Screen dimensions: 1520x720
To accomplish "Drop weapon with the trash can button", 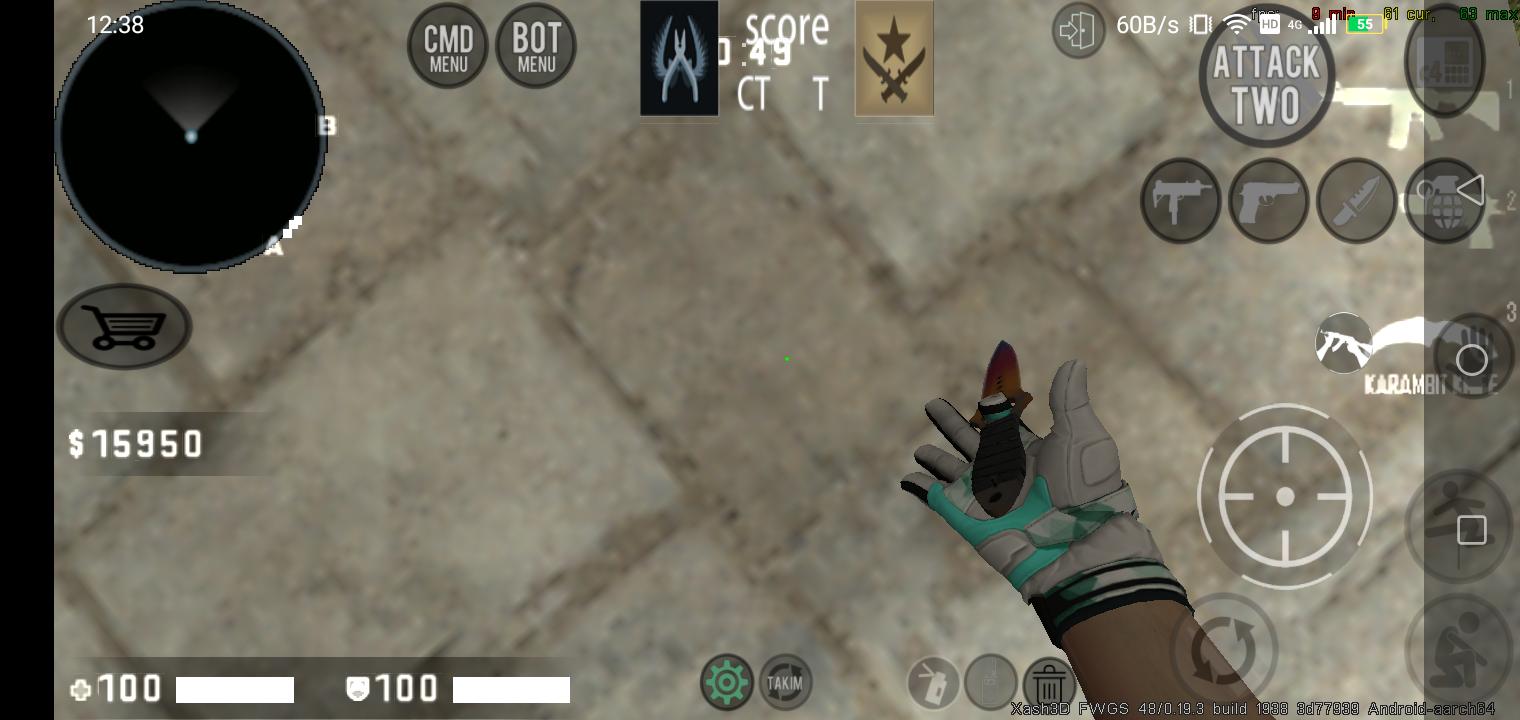I will click(x=1049, y=685).
